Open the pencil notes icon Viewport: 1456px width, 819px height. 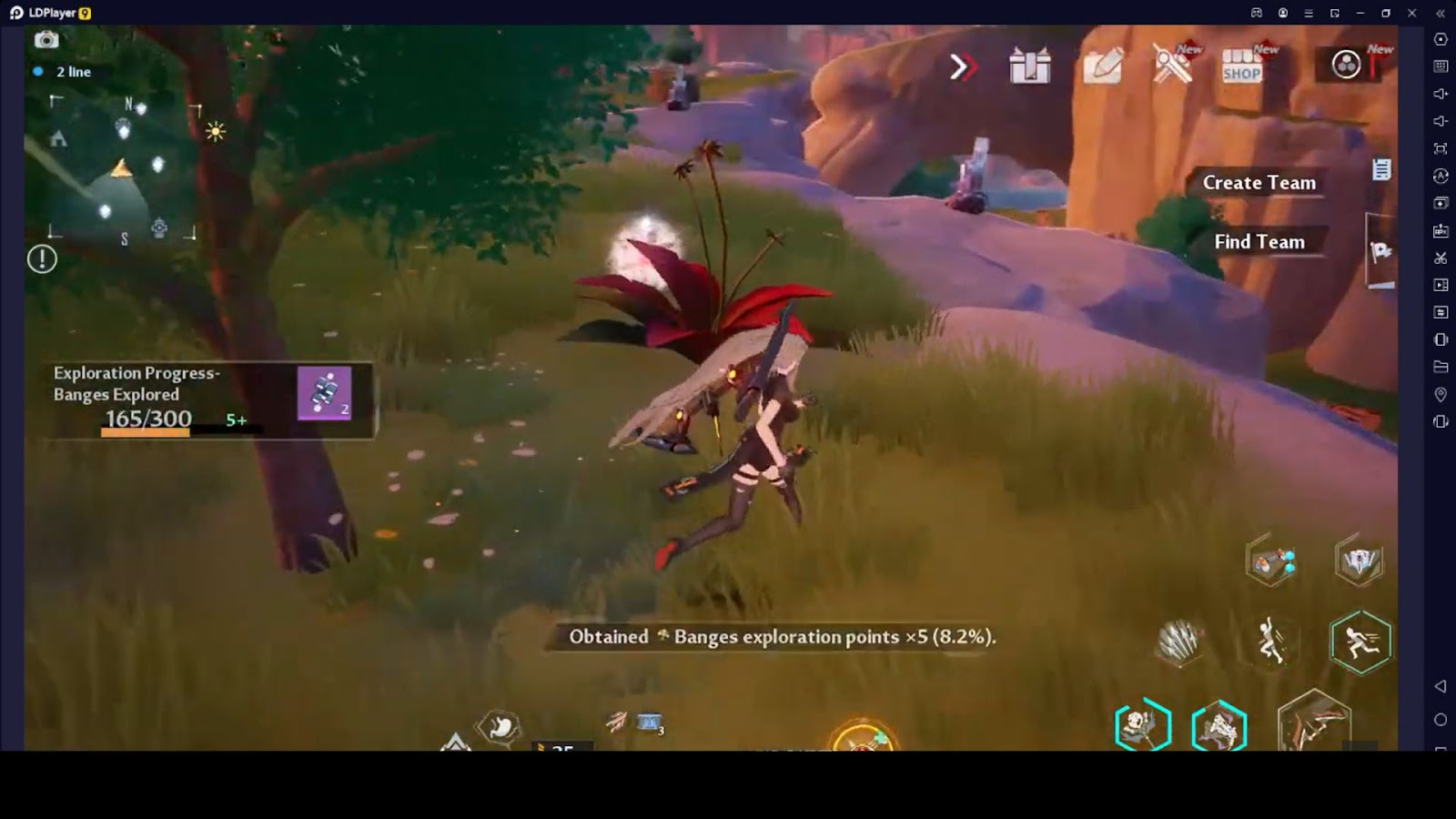1102,66
